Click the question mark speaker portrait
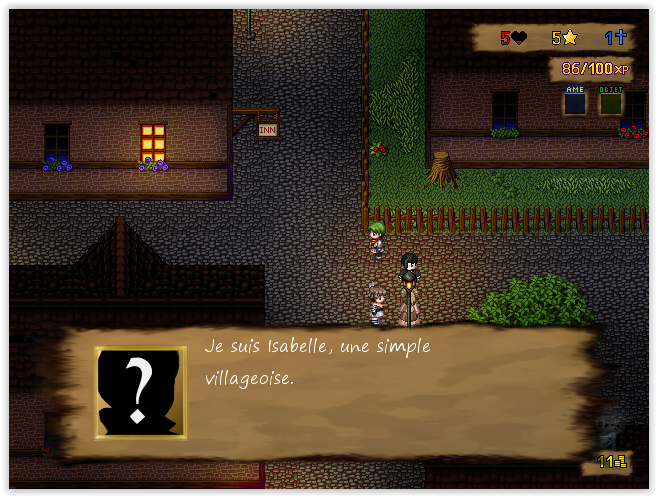This screenshot has height=497, width=657. 141,392
